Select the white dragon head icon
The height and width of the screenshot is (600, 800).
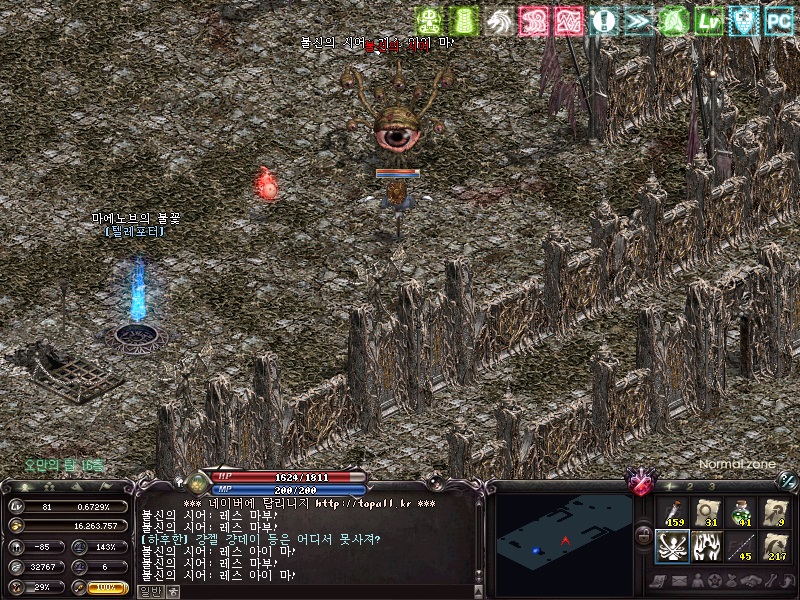(x=498, y=19)
